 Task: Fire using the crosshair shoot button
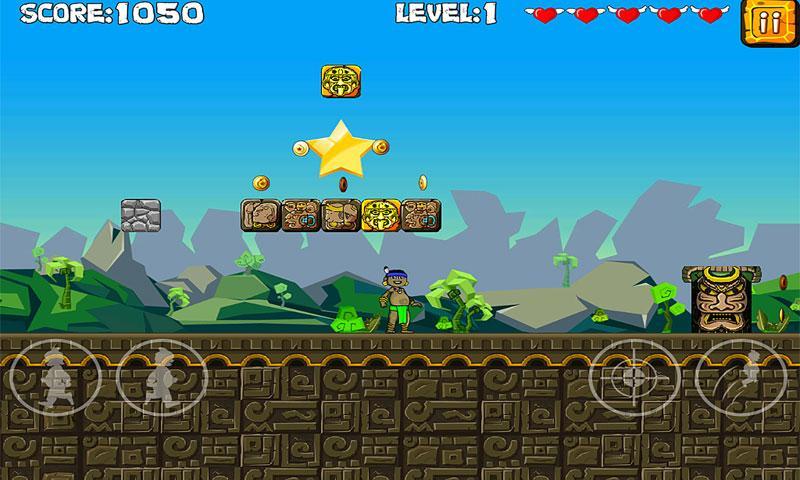click(x=633, y=379)
